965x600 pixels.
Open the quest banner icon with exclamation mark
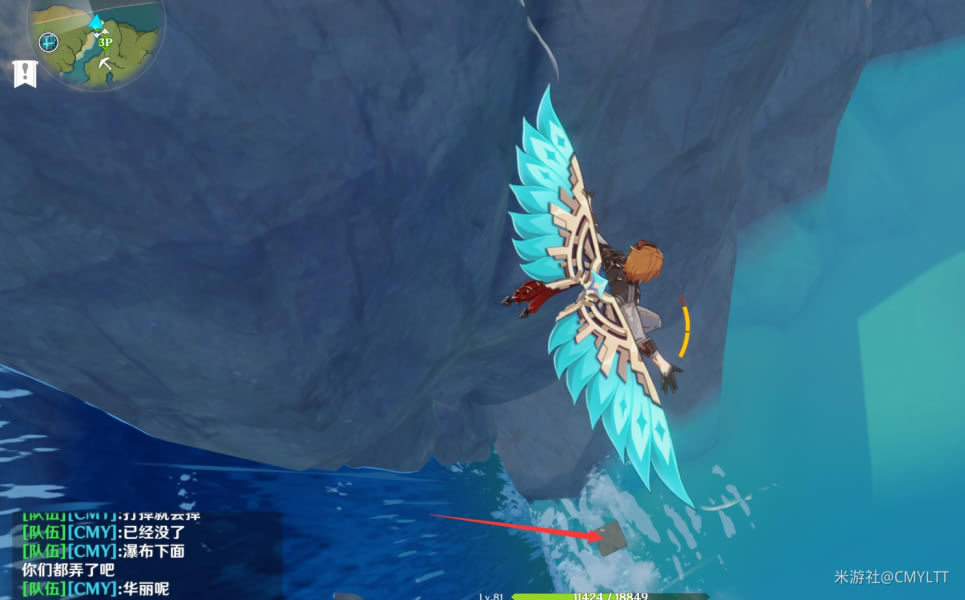tap(24, 73)
